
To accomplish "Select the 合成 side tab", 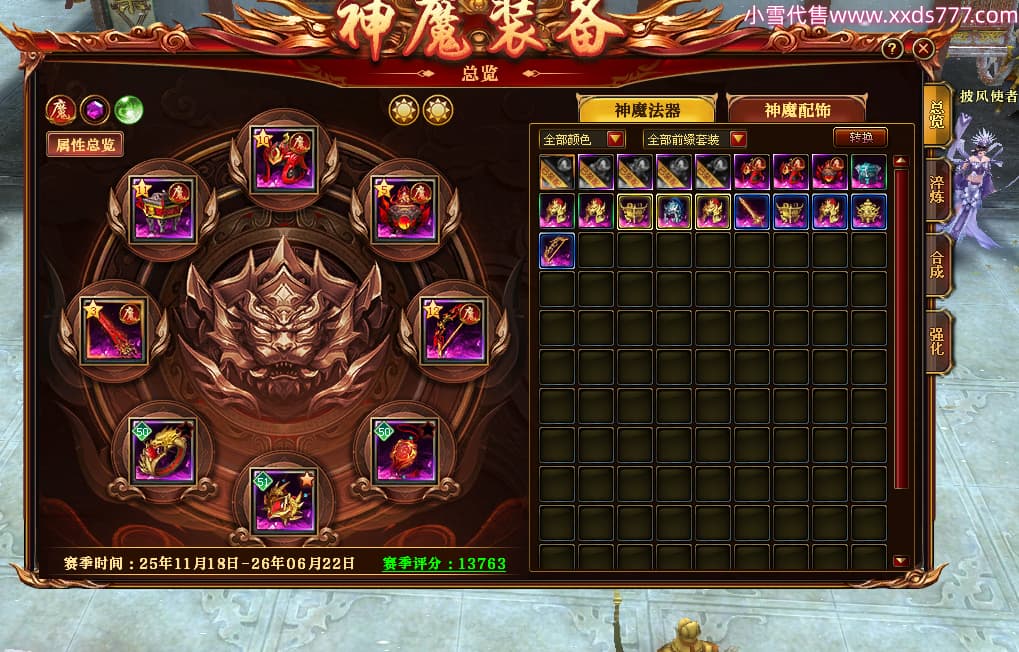I will click(937, 265).
